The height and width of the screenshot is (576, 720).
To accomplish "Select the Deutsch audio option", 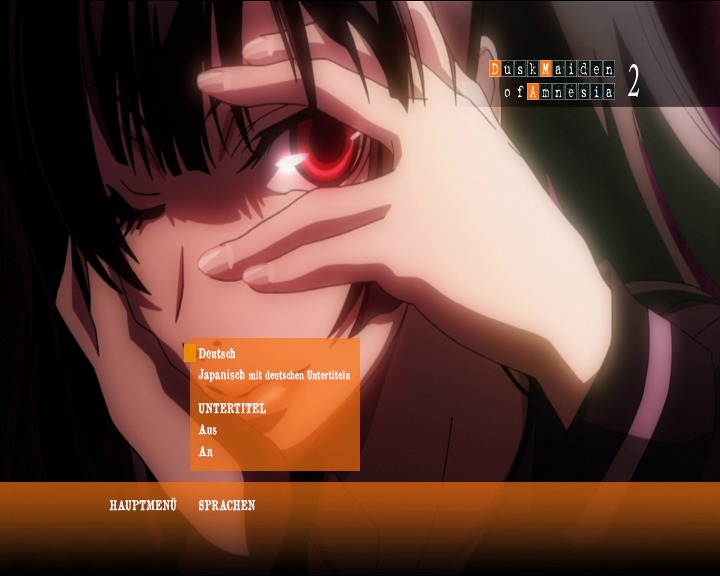I will pos(217,354).
